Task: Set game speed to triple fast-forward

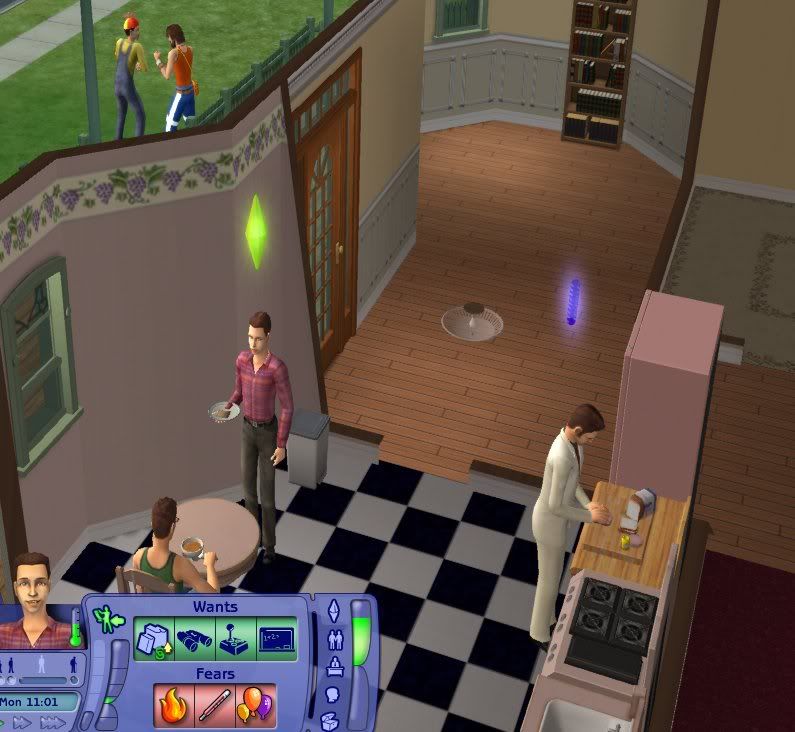Action: 53,722
